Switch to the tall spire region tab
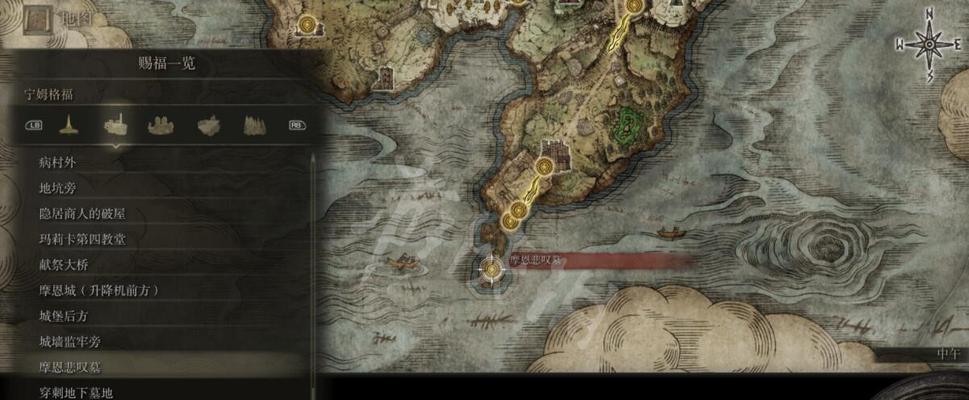The image size is (969, 400). tap(69, 126)
